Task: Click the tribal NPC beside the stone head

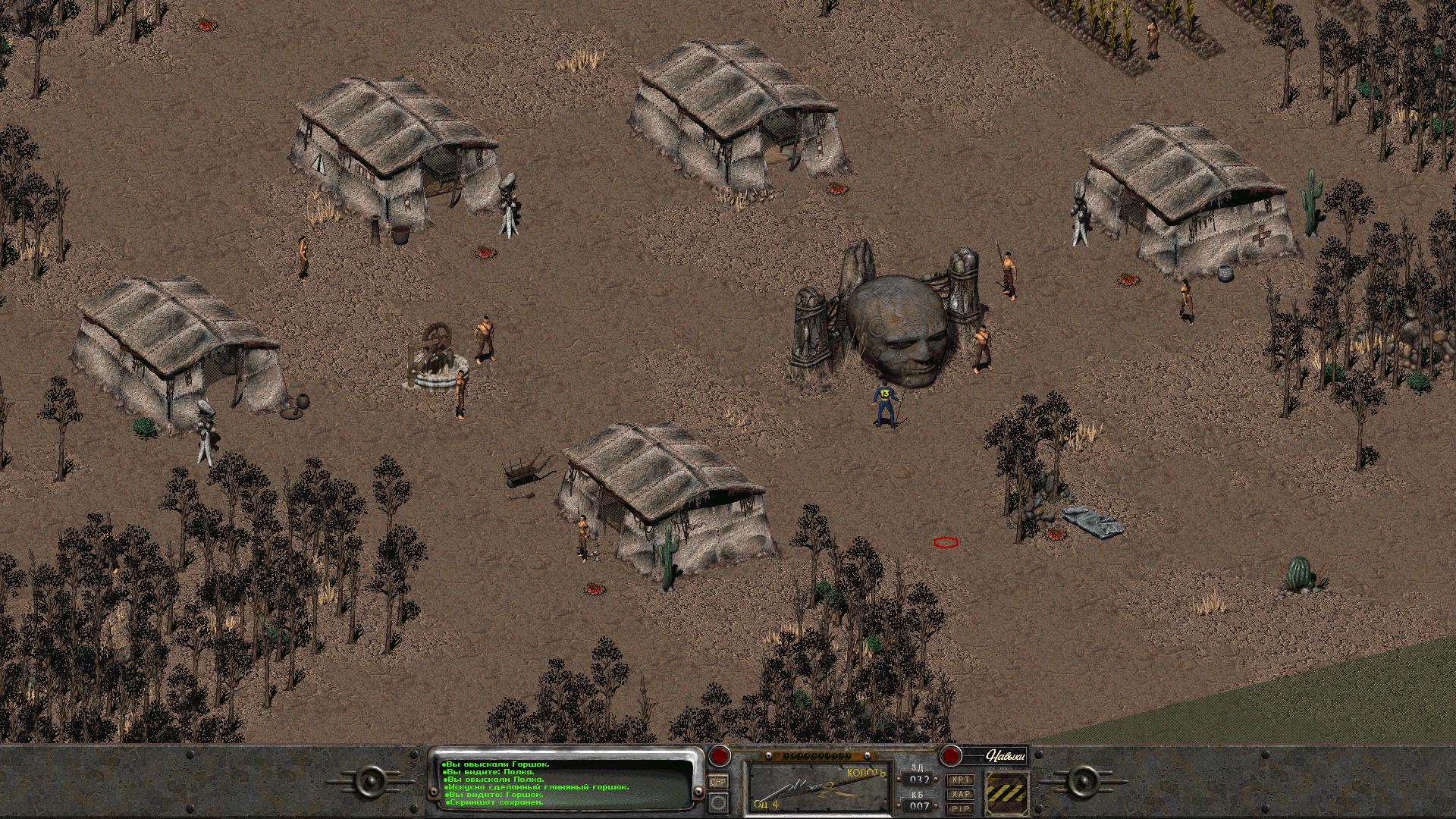Action: point(982,345)
